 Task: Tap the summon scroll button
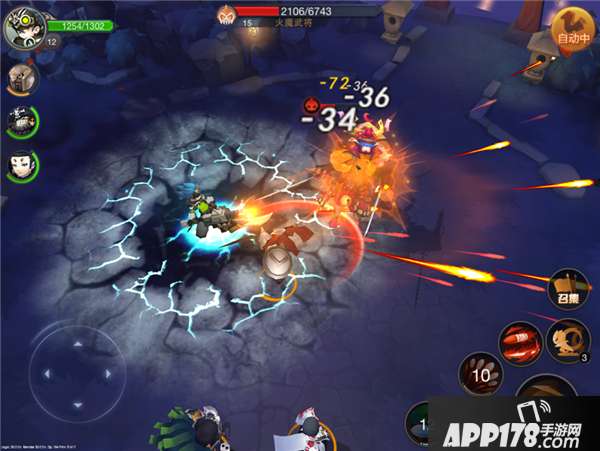567,290
